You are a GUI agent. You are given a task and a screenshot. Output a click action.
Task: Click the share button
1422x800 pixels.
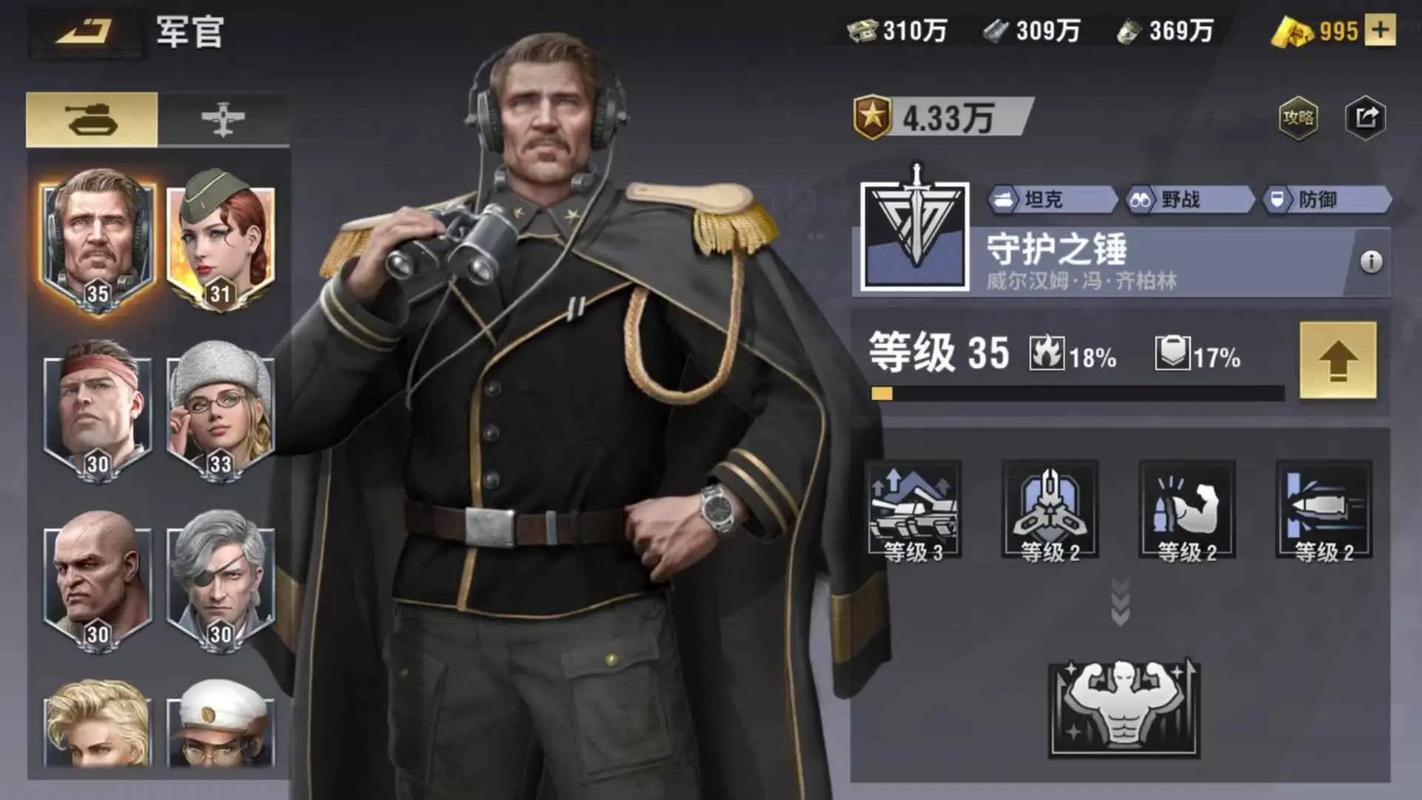click(1365, 119)
